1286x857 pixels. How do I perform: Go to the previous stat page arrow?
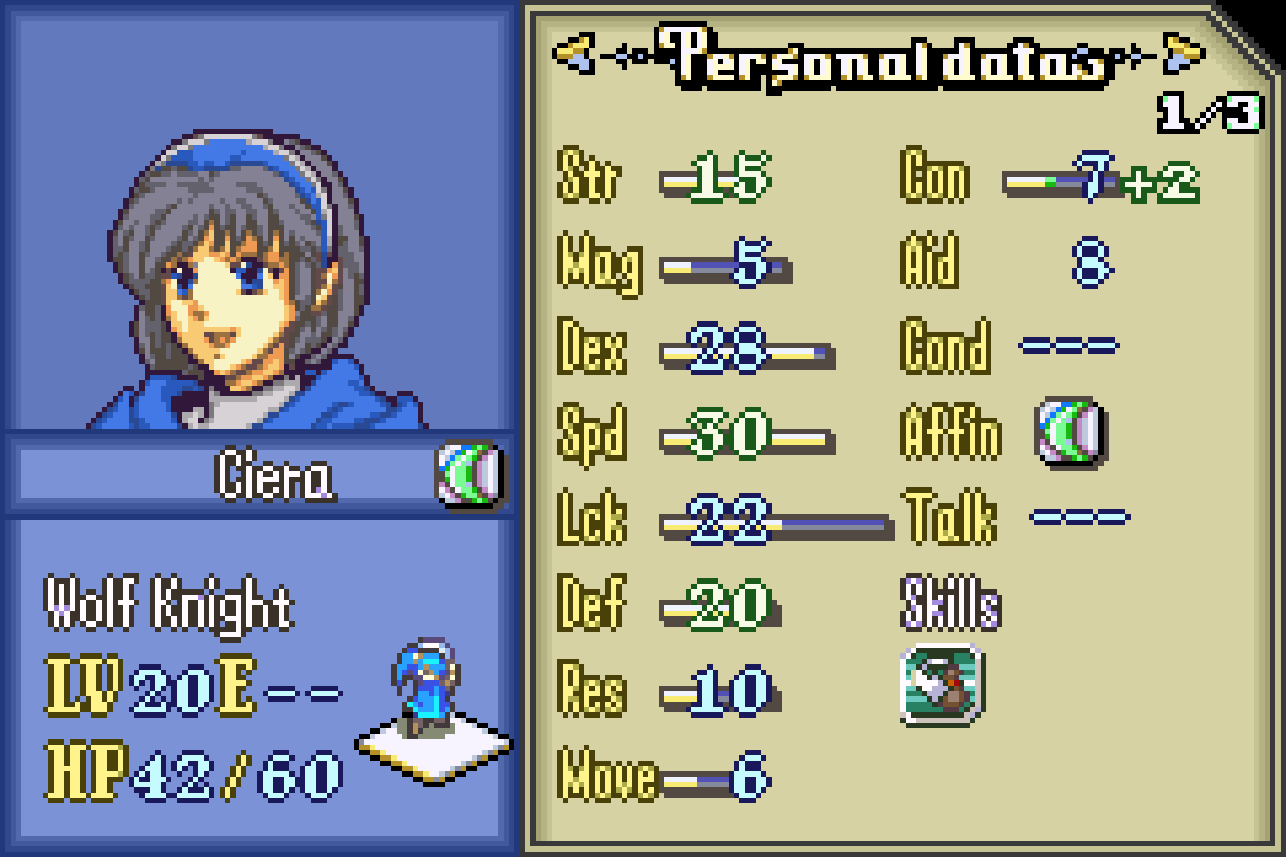[x=573, y=53]
